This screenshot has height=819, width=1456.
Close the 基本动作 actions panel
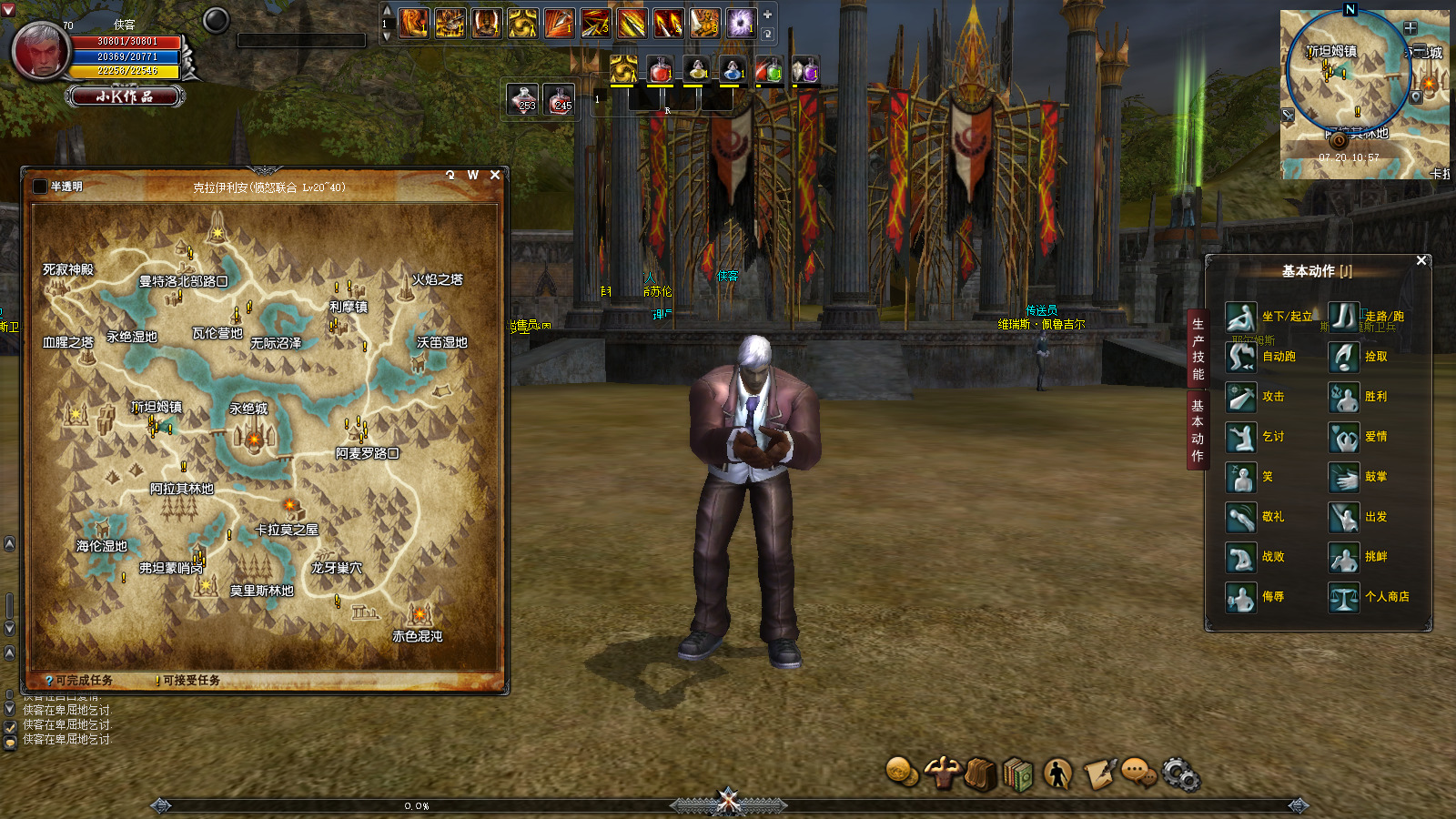point(1421,260)
